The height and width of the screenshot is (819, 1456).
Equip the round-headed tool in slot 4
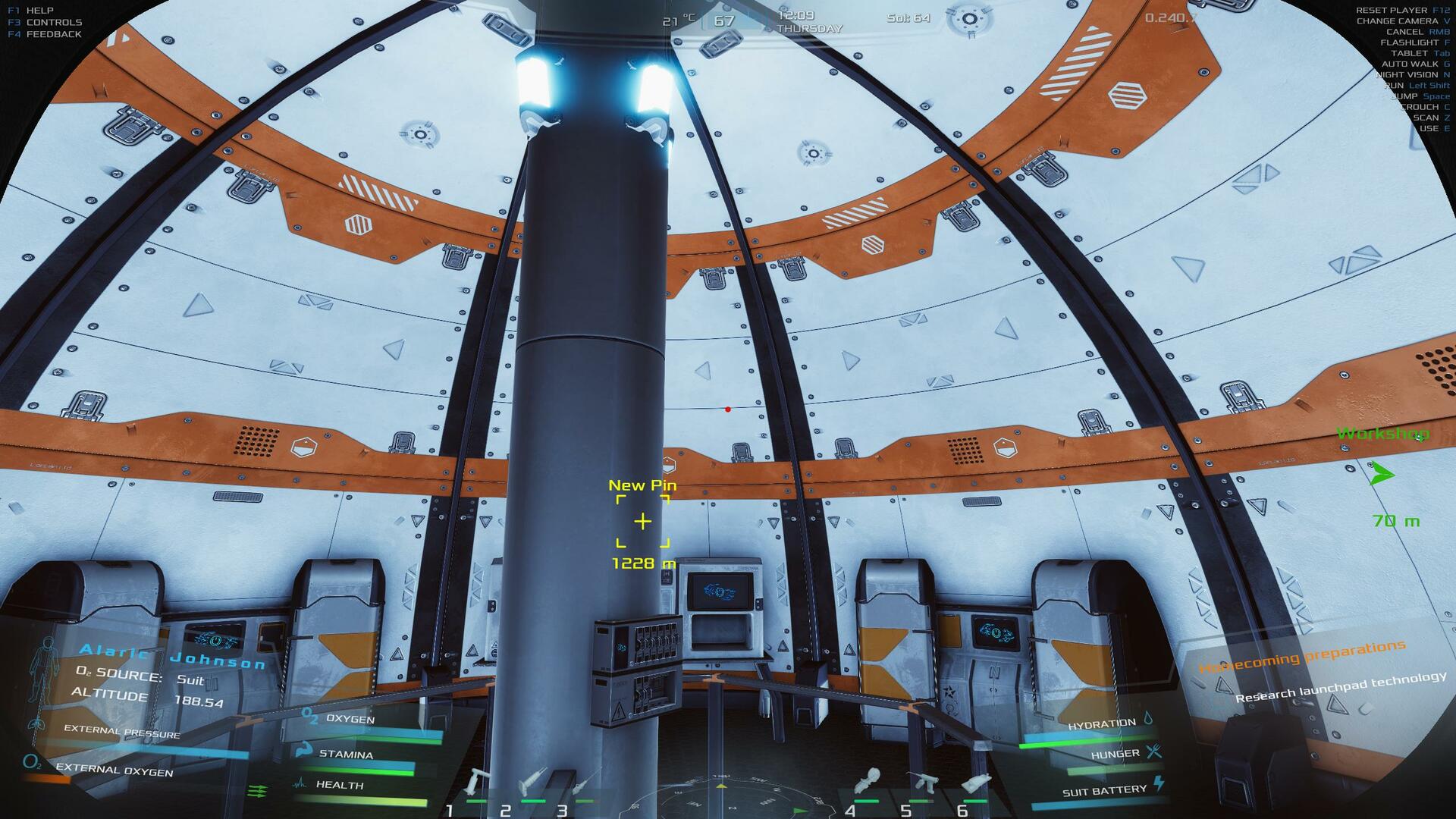(x=867, y=782)
